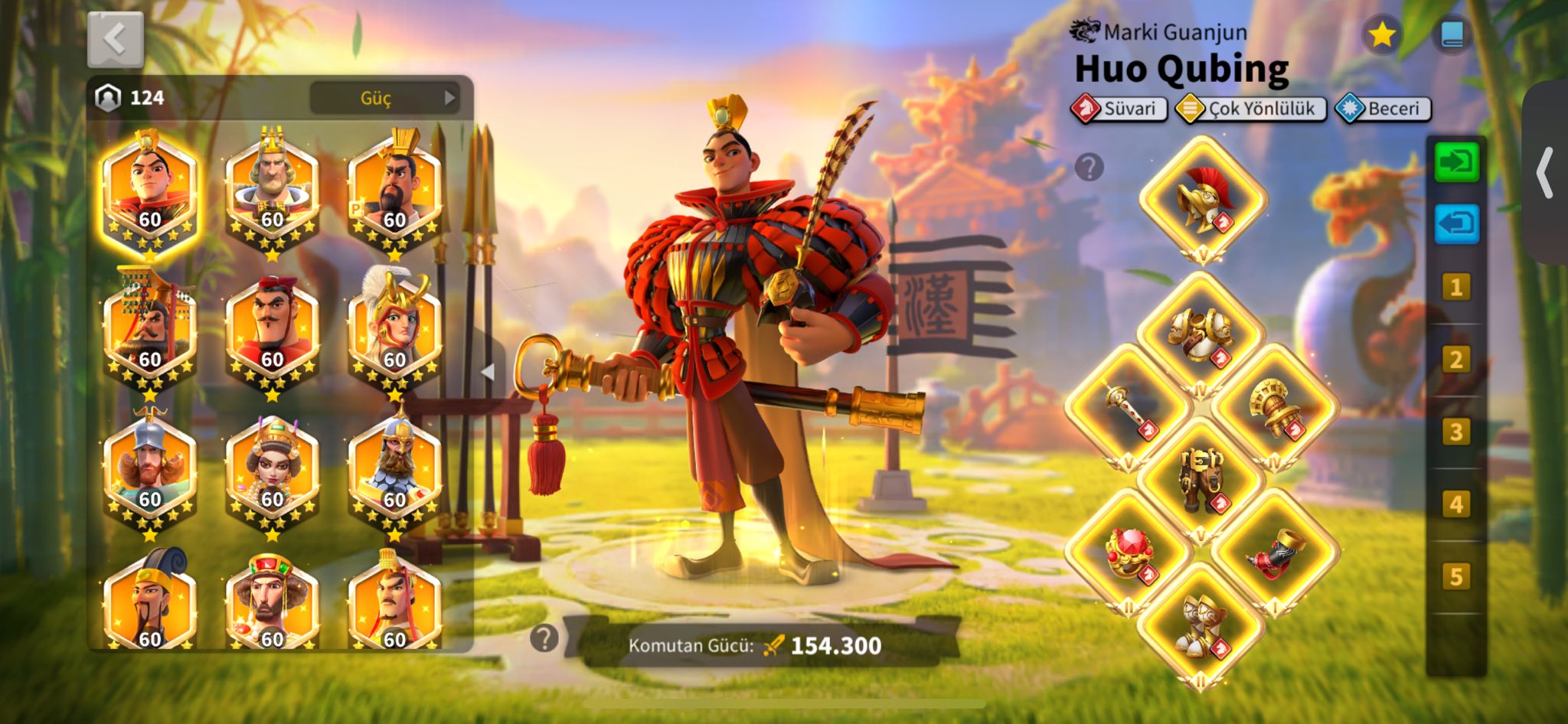Viewport: 1568px width, 724px height.
Task: Select the Beceri talent tag
Action: [x=1383, y=109]
